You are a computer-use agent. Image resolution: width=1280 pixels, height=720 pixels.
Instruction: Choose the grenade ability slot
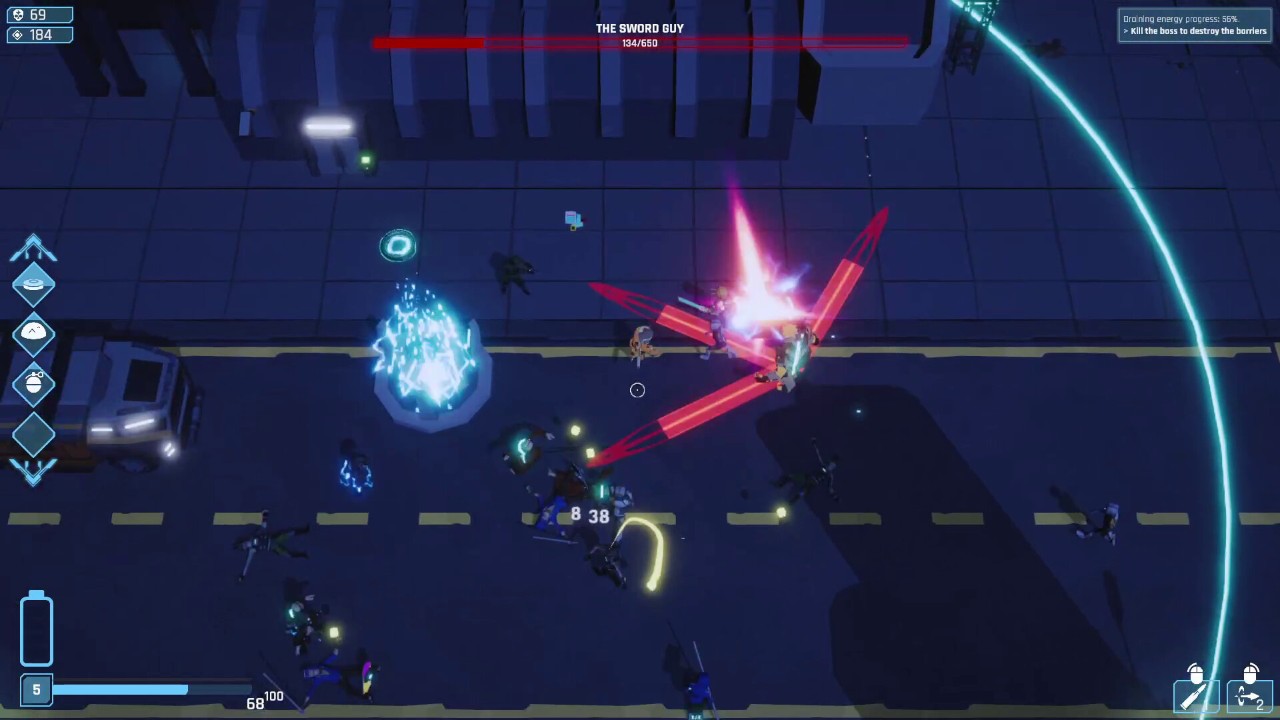pos(33,383)
